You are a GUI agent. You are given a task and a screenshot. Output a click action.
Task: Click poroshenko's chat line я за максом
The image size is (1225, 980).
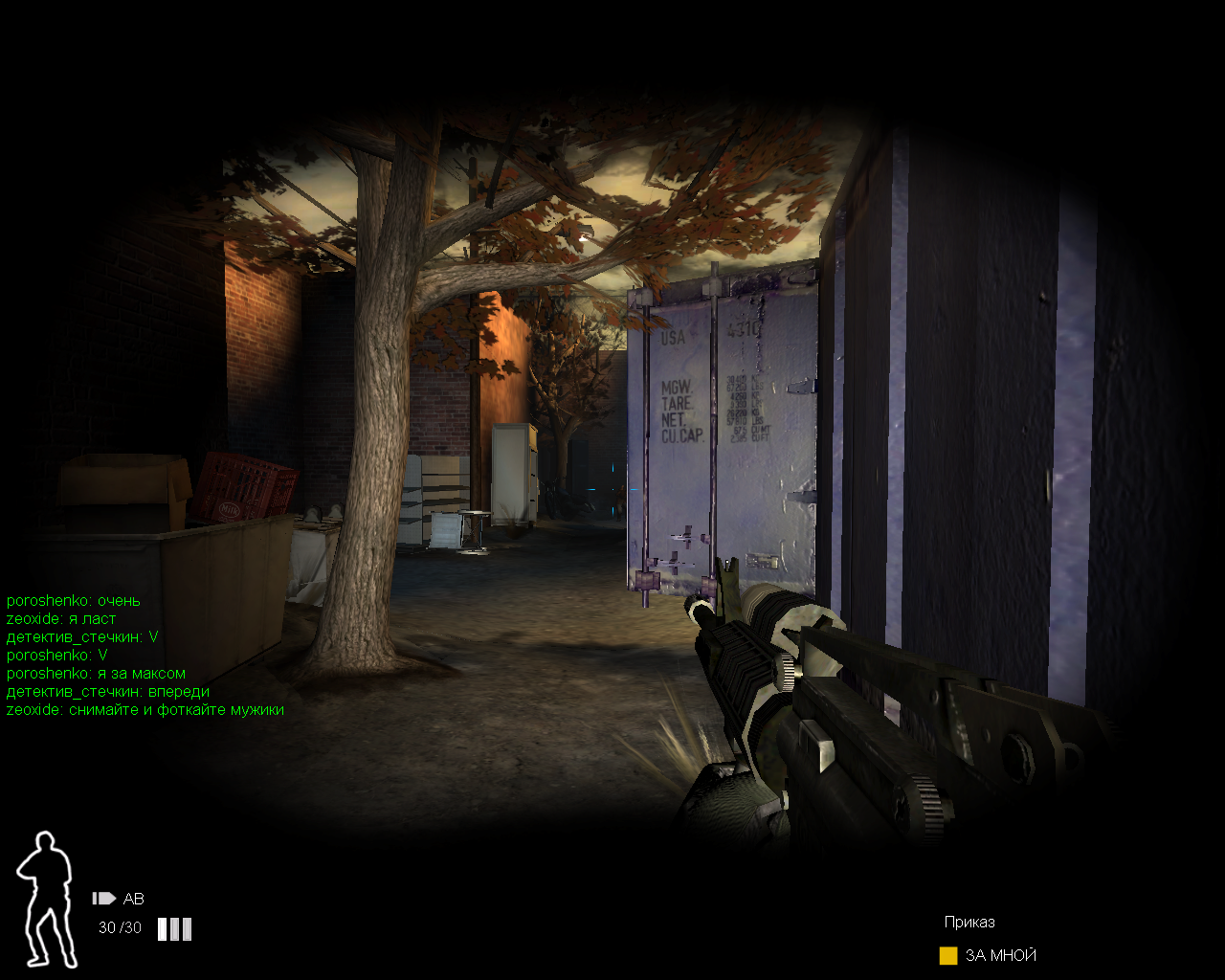point(96,674)
